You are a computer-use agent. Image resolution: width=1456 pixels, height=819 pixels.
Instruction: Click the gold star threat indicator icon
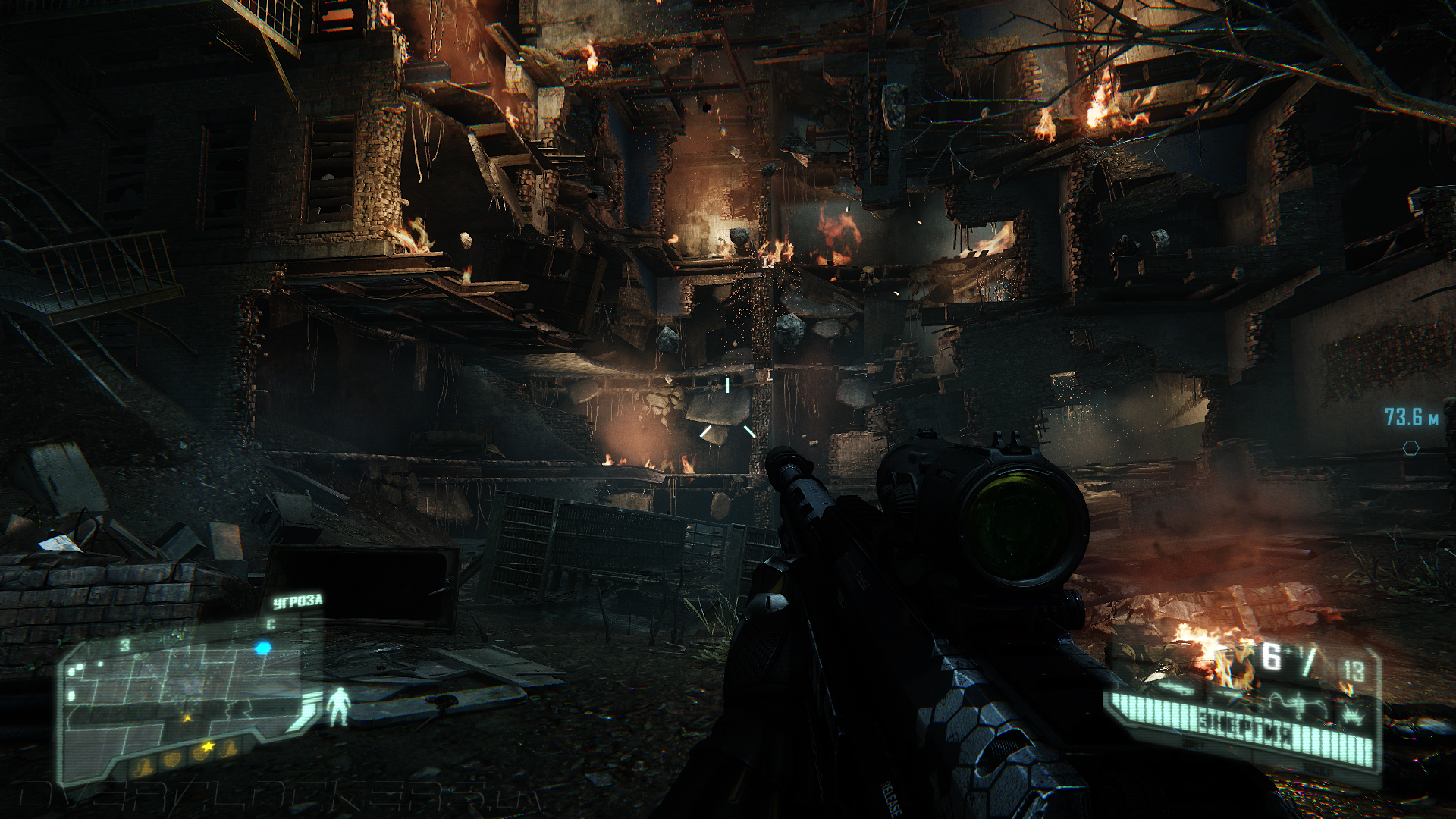[x=207, y=748]
